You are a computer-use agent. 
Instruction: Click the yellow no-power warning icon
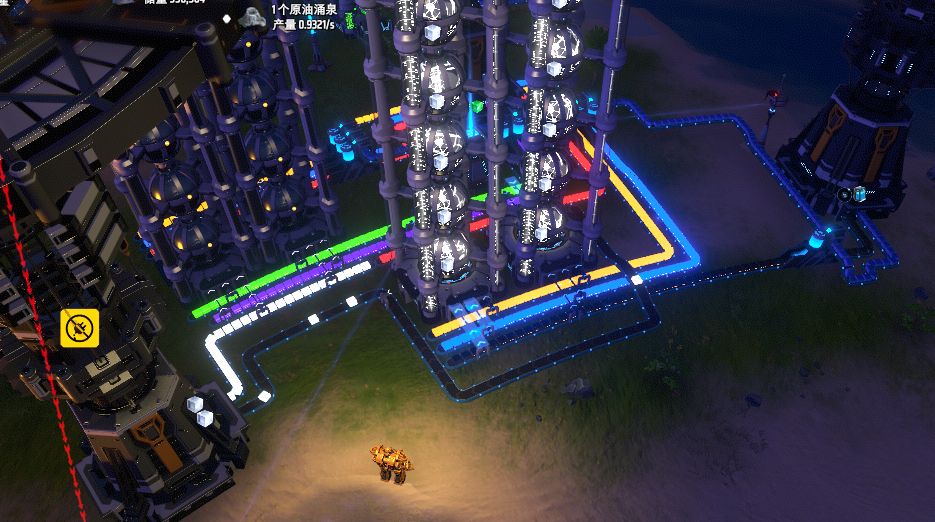pos(78,327)
